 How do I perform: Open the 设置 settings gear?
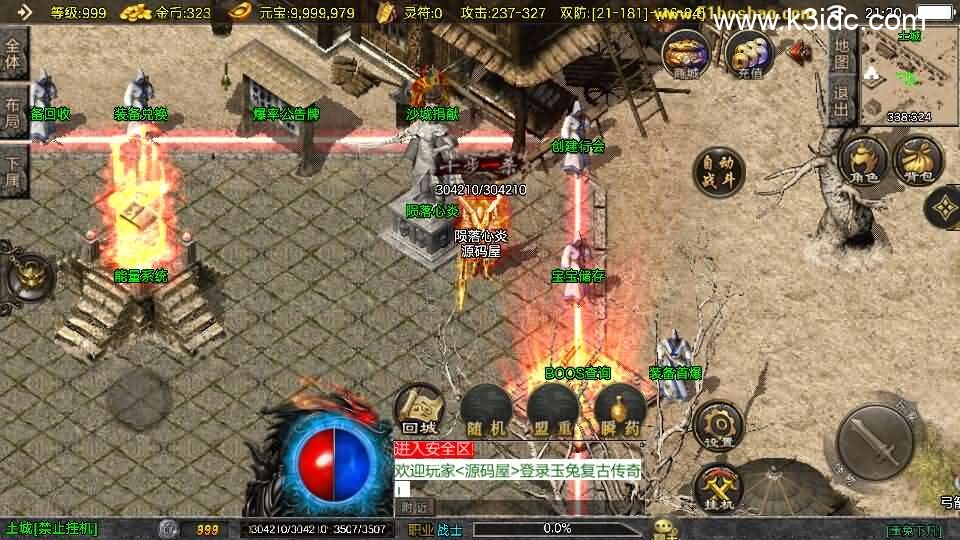point(718,425)
